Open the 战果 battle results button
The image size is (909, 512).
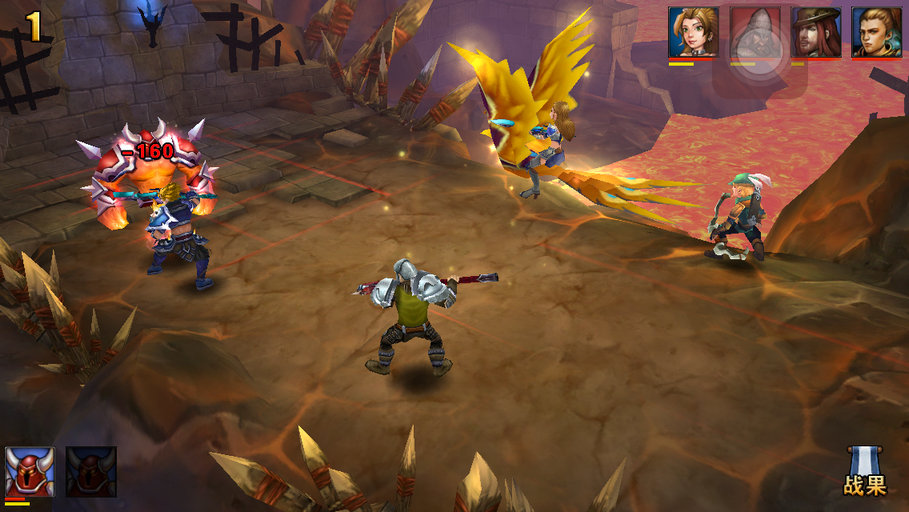coord(864,473)
